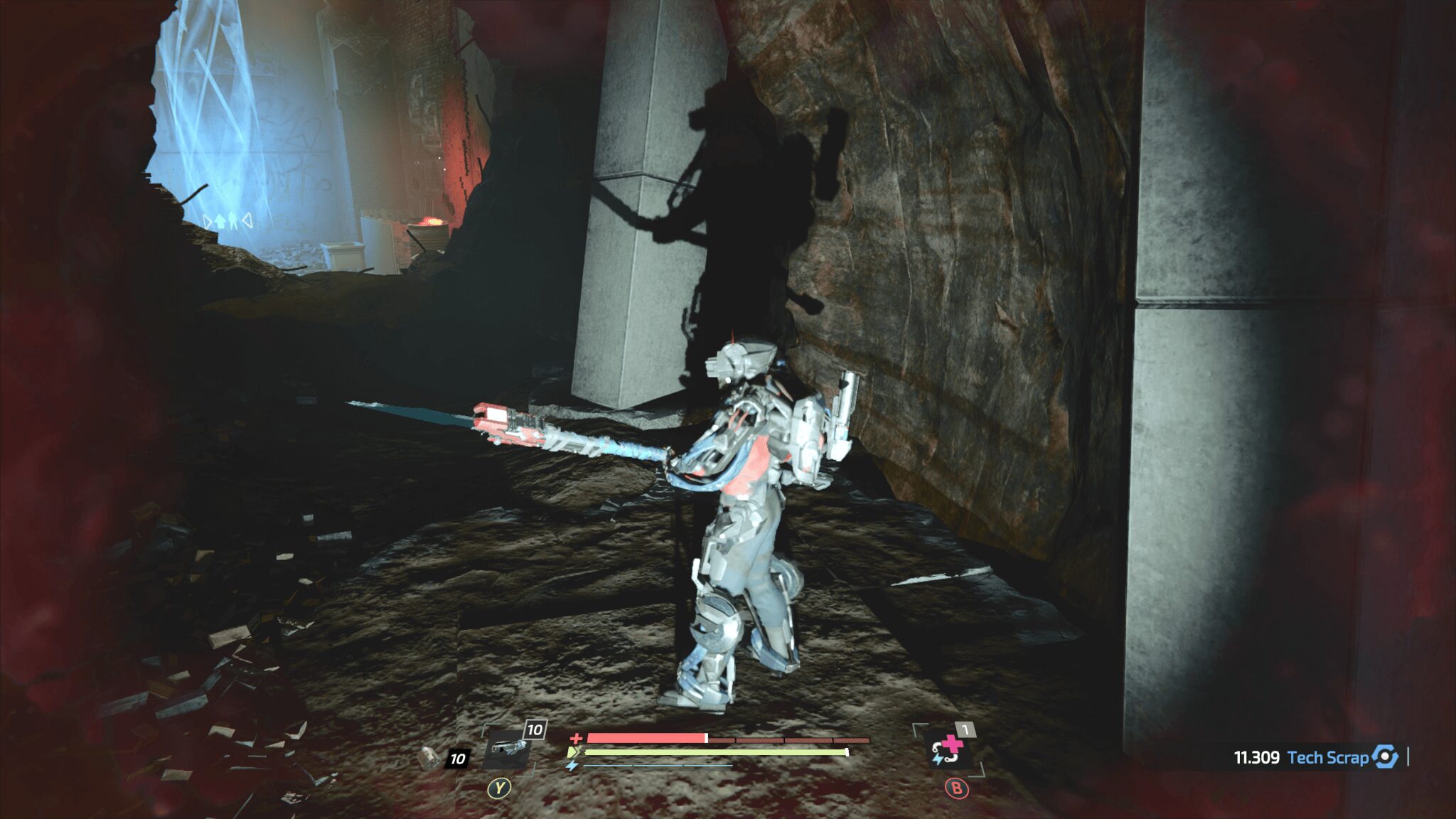Click the energy lightning bolt icon
The image size is (1456, 819).
click(x=572, y=765)
